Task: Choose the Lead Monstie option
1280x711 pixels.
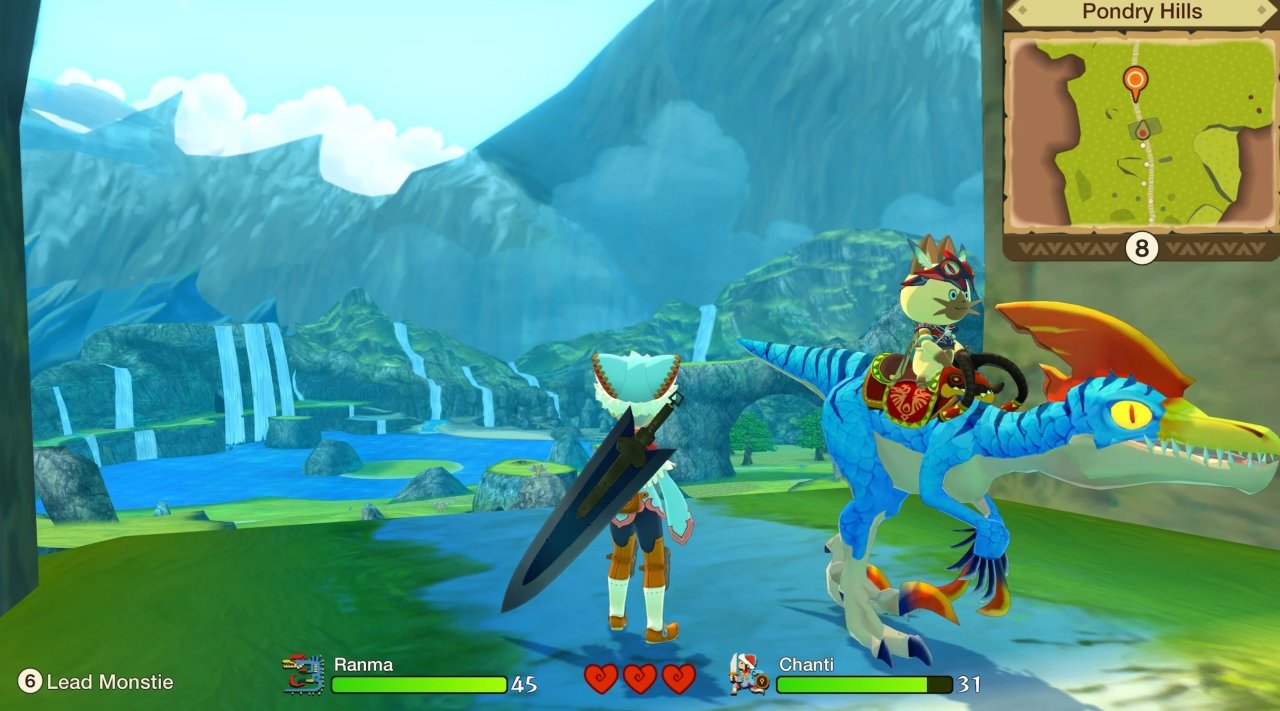Action: pos(96,682)
